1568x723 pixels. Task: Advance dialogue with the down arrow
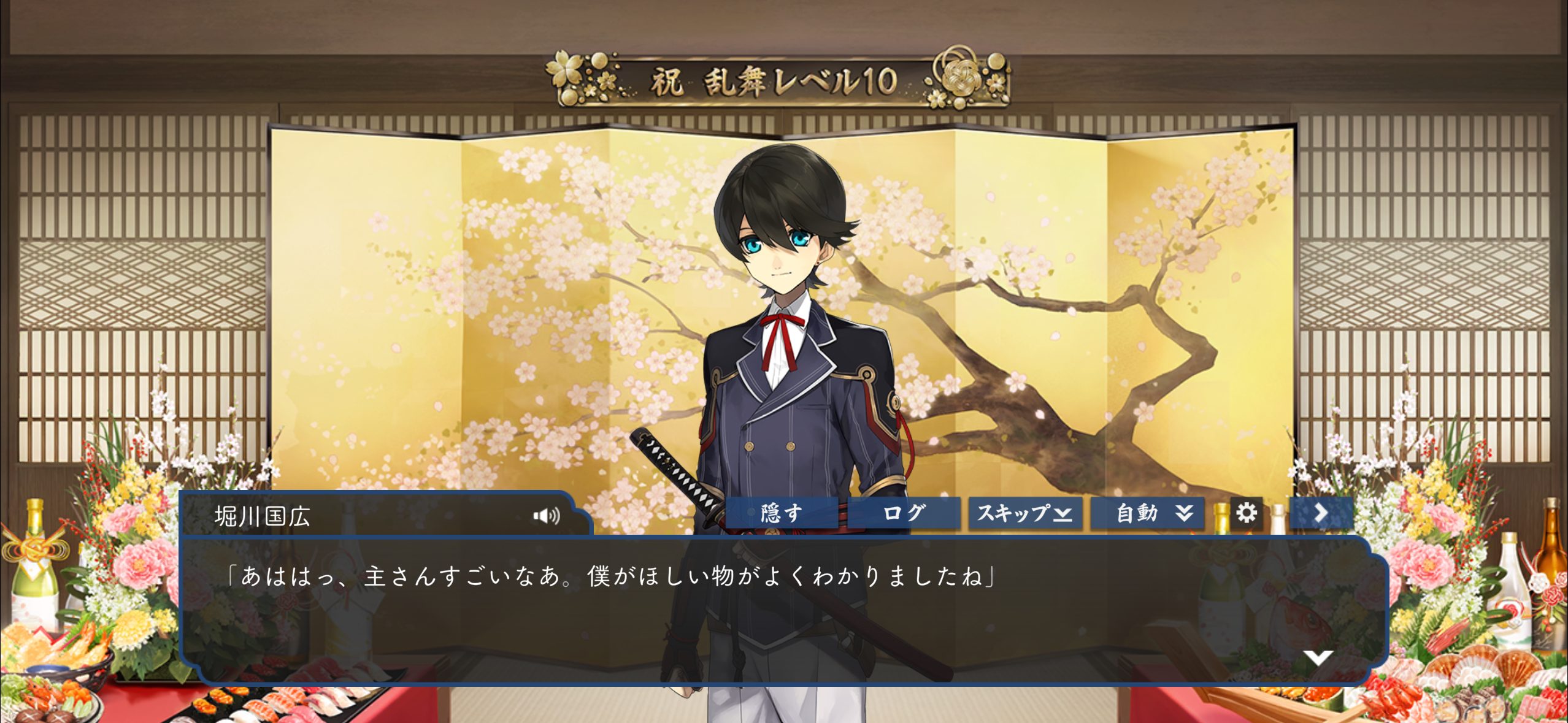(x=1317, y=658)
